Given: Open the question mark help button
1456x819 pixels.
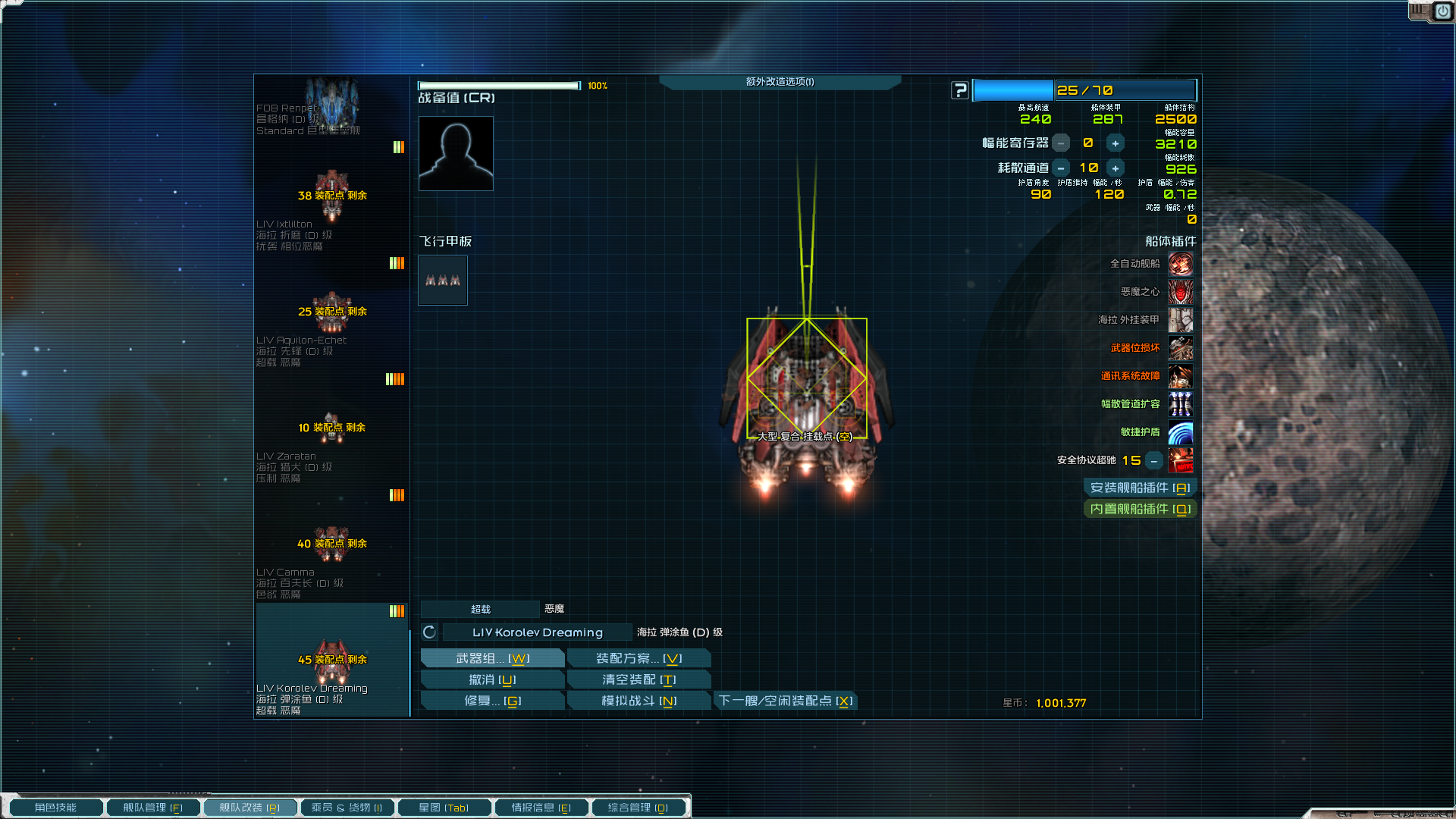Looking at the screenshot, I should click(x=960, y=90).
